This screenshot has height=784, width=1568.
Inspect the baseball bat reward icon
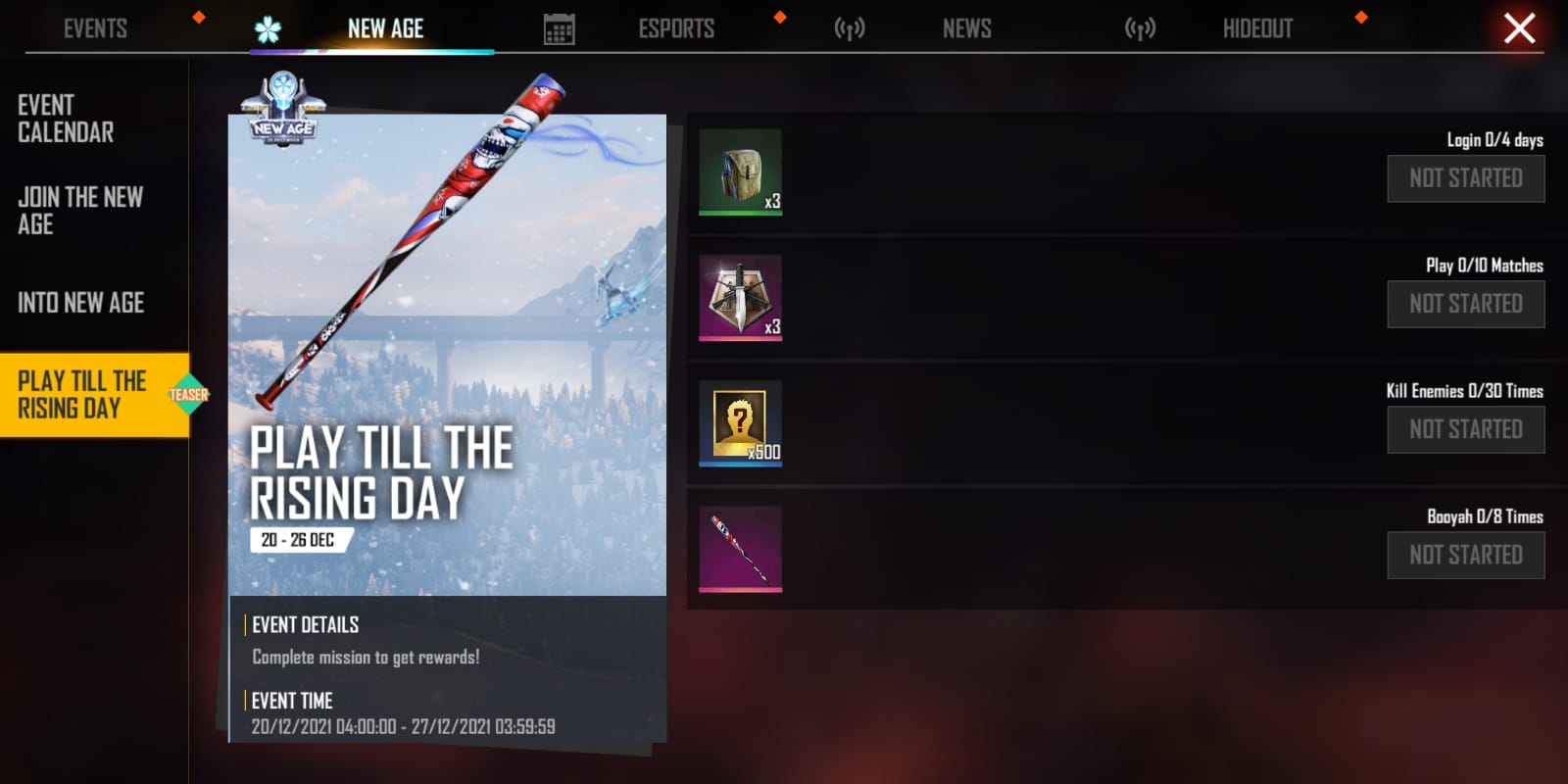(740, 548)
